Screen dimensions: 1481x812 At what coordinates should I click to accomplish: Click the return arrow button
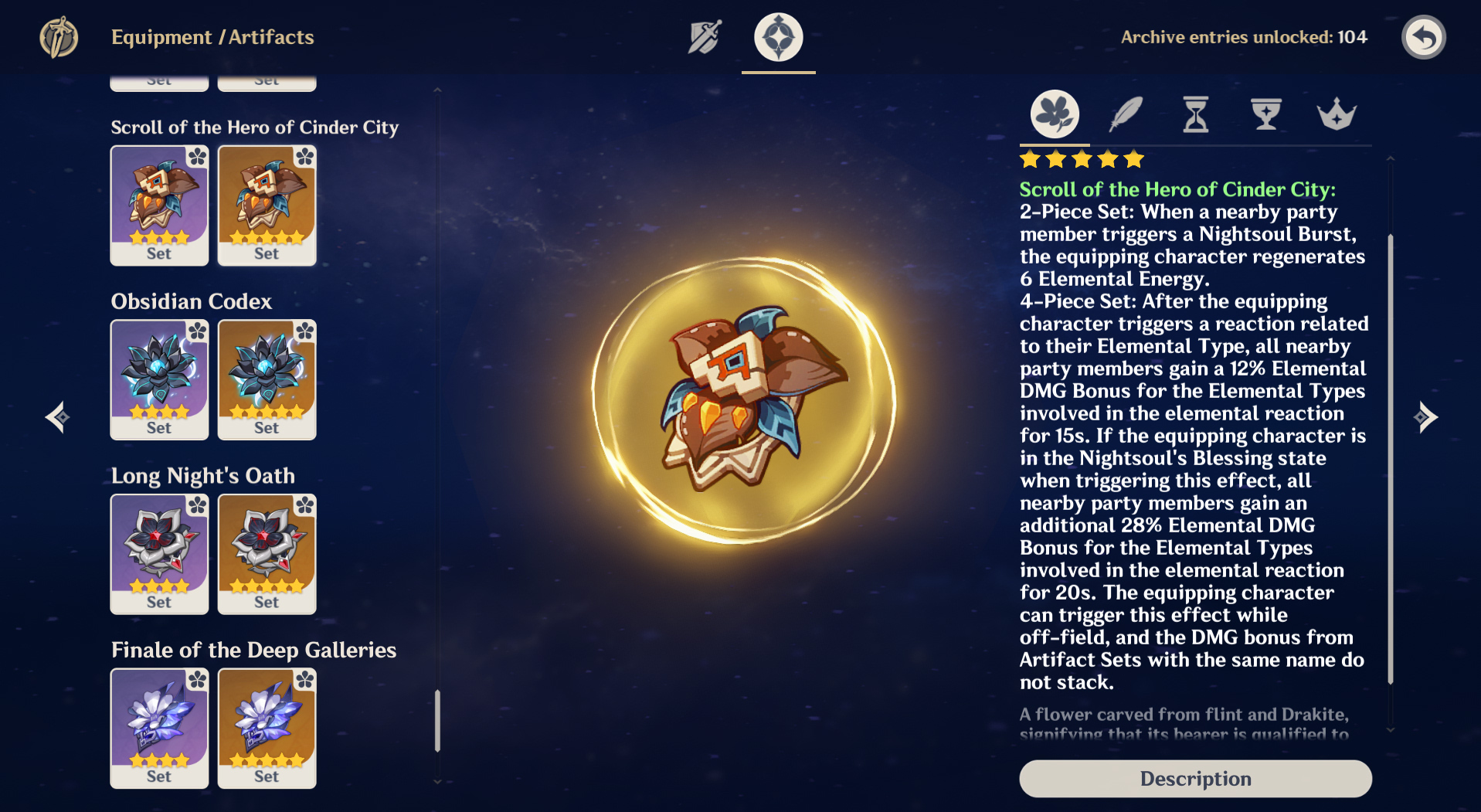tap(1423, 37)
